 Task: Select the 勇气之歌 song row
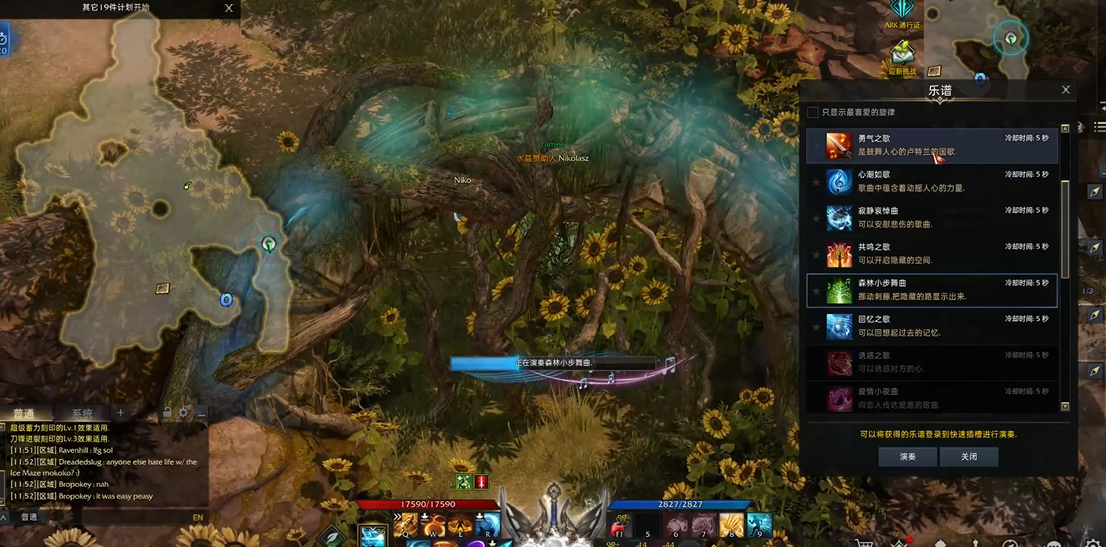coord(930,145)
